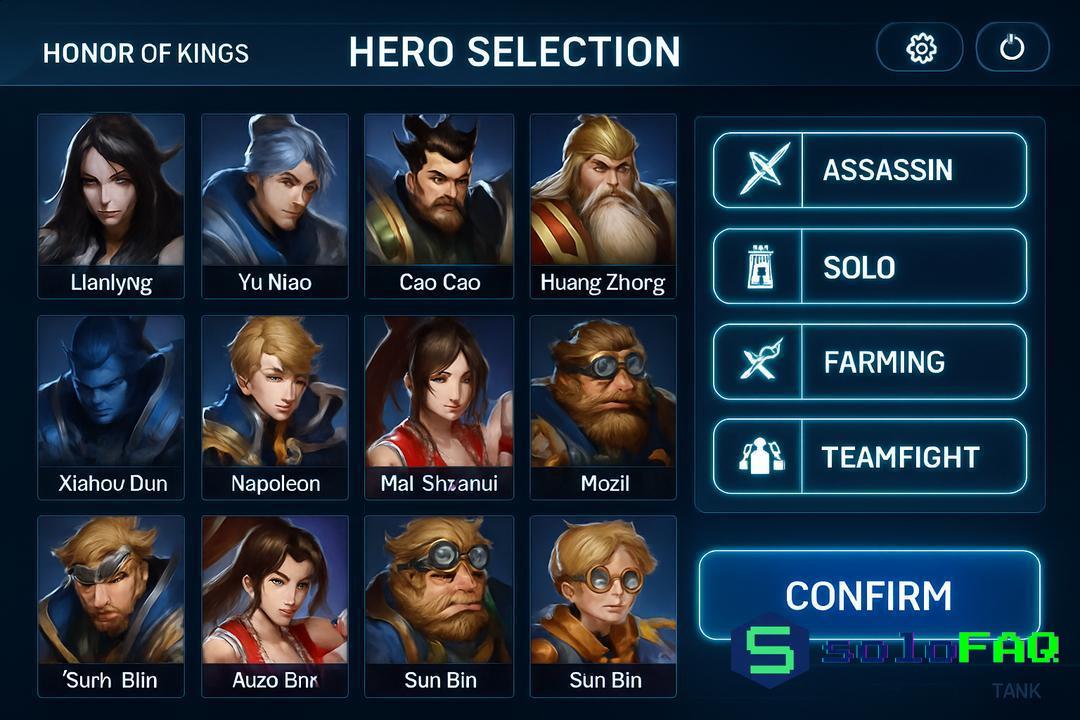
Task: Pick the Teamfight role filter
Action: pyautogui.click(x=869, y=457)
